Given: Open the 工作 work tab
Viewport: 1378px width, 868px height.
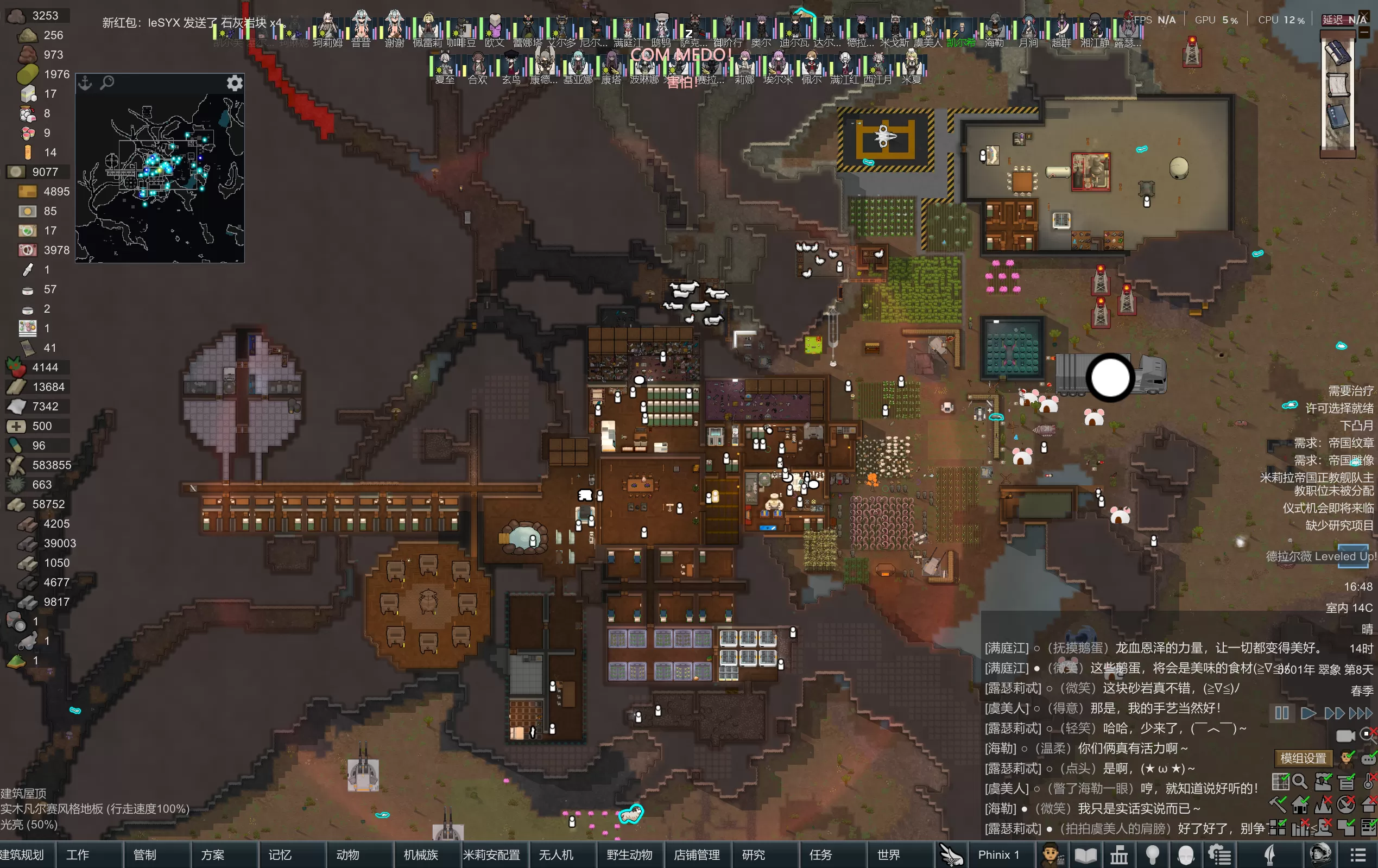Looking at the screenshot, I should [77, 855].
